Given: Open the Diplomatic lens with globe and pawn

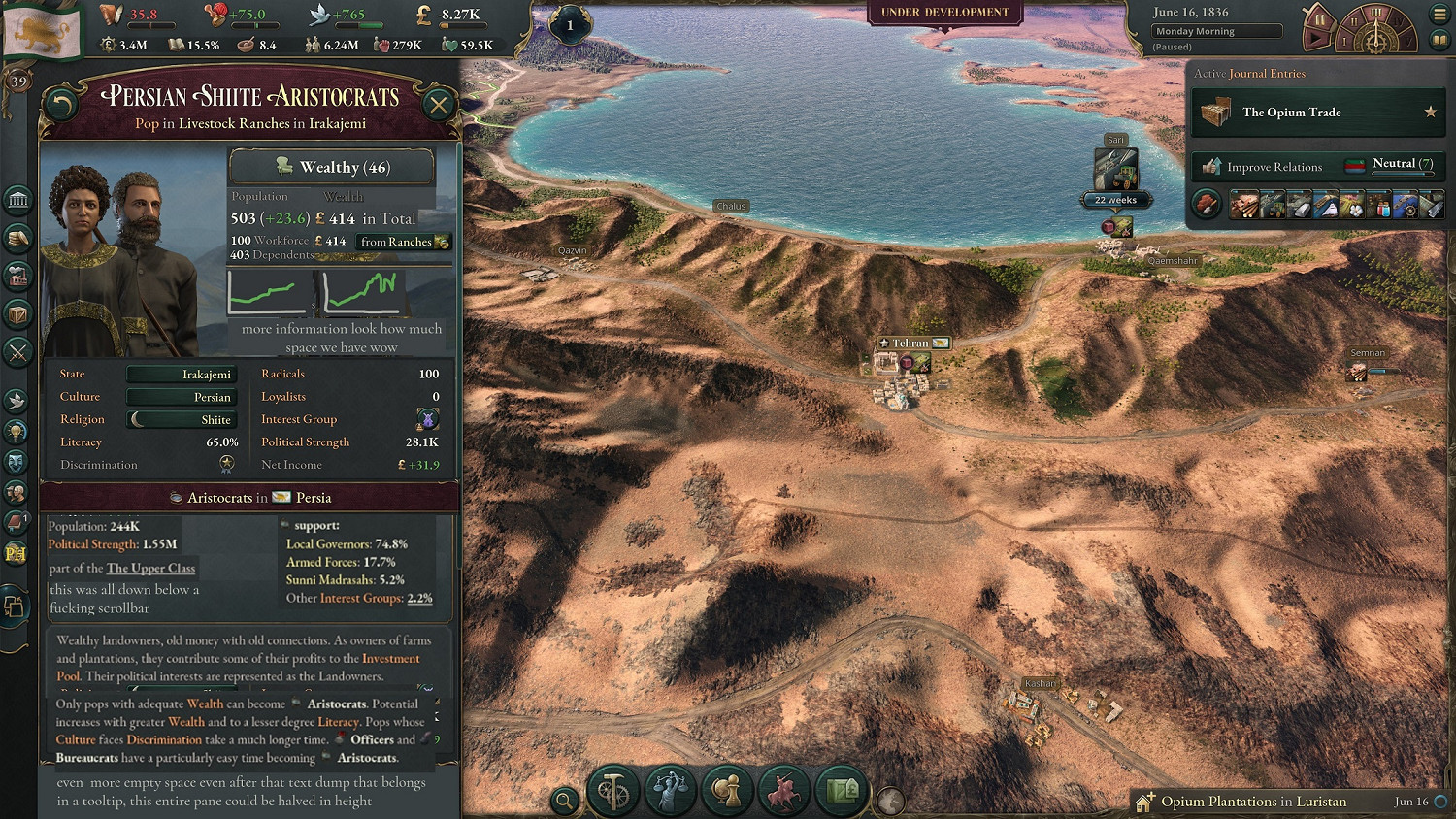Looking at the screenshot, I should tap(727, 791).
